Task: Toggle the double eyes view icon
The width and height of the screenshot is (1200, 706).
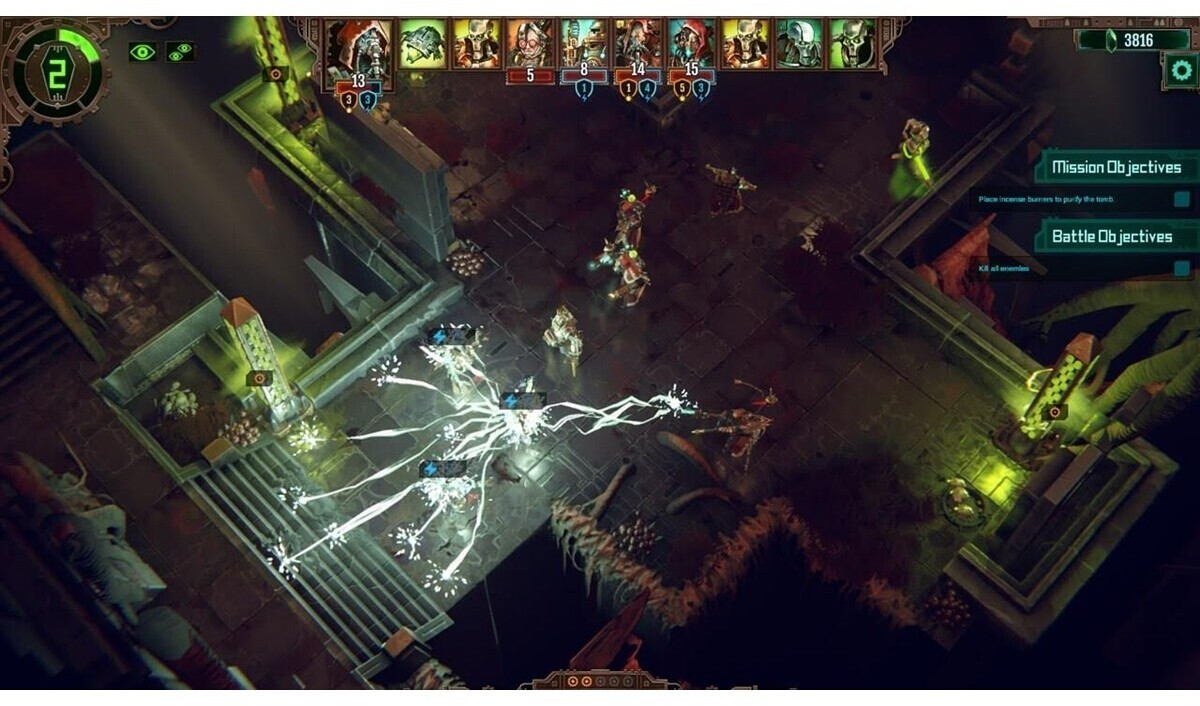Action: tap(180, 52)
